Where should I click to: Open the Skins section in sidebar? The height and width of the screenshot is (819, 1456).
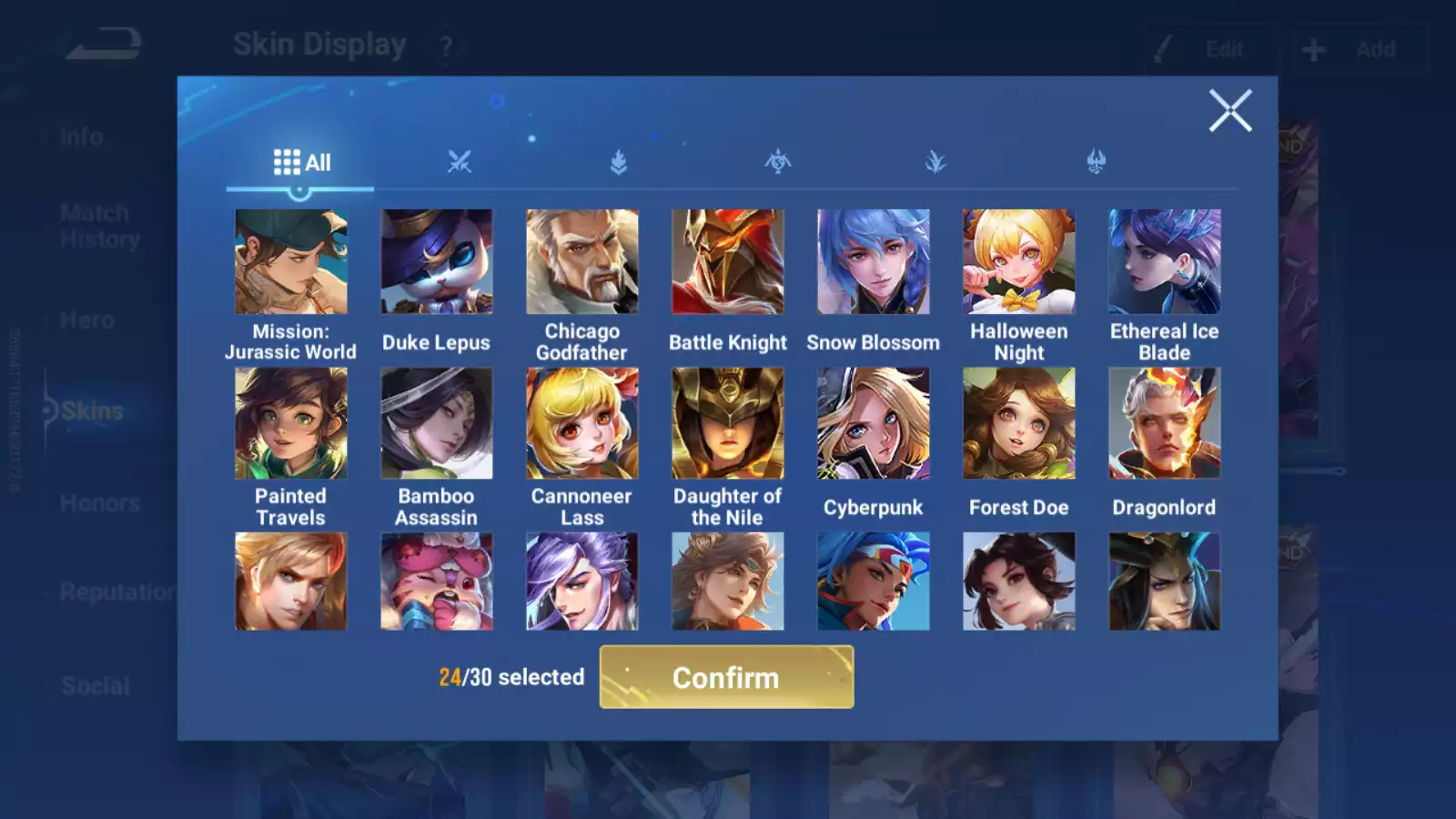[x=91, y=409]
